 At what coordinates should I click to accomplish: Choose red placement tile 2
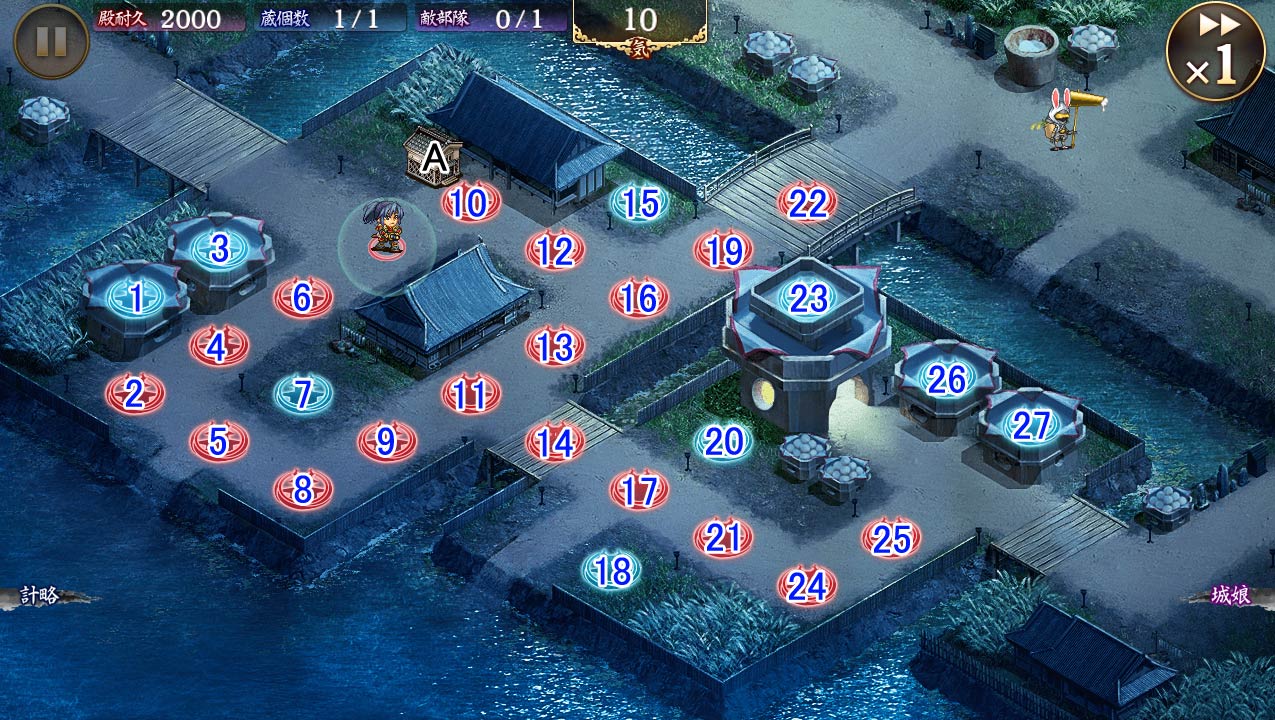135,393
